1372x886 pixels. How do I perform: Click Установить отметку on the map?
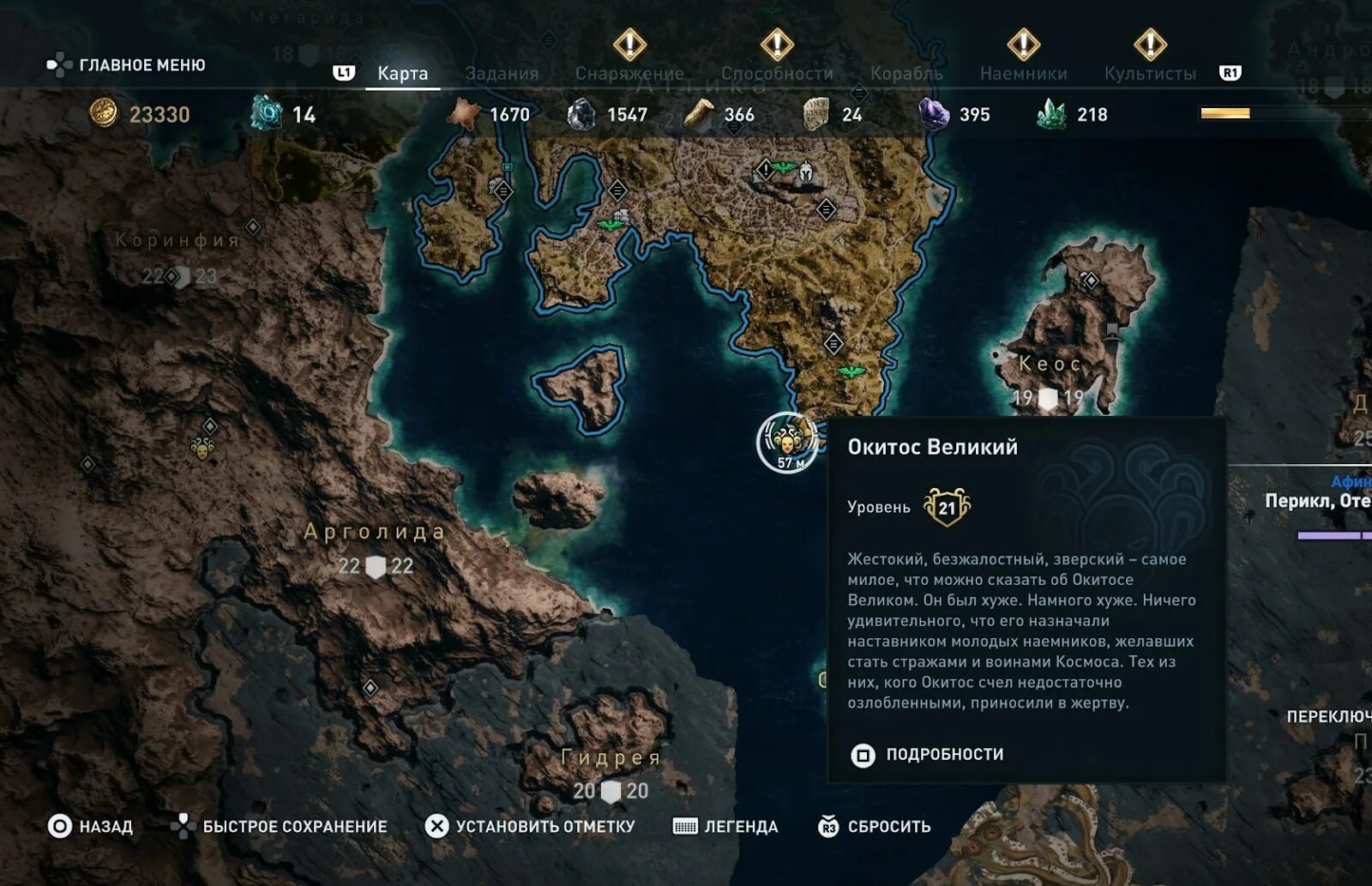[530, 827]
